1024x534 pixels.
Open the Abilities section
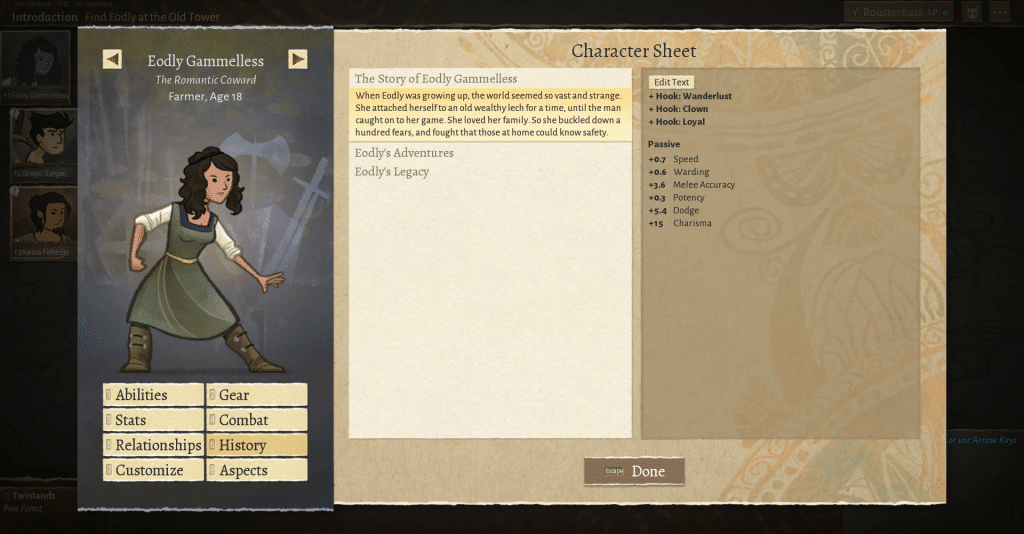[x=153, y=395]
